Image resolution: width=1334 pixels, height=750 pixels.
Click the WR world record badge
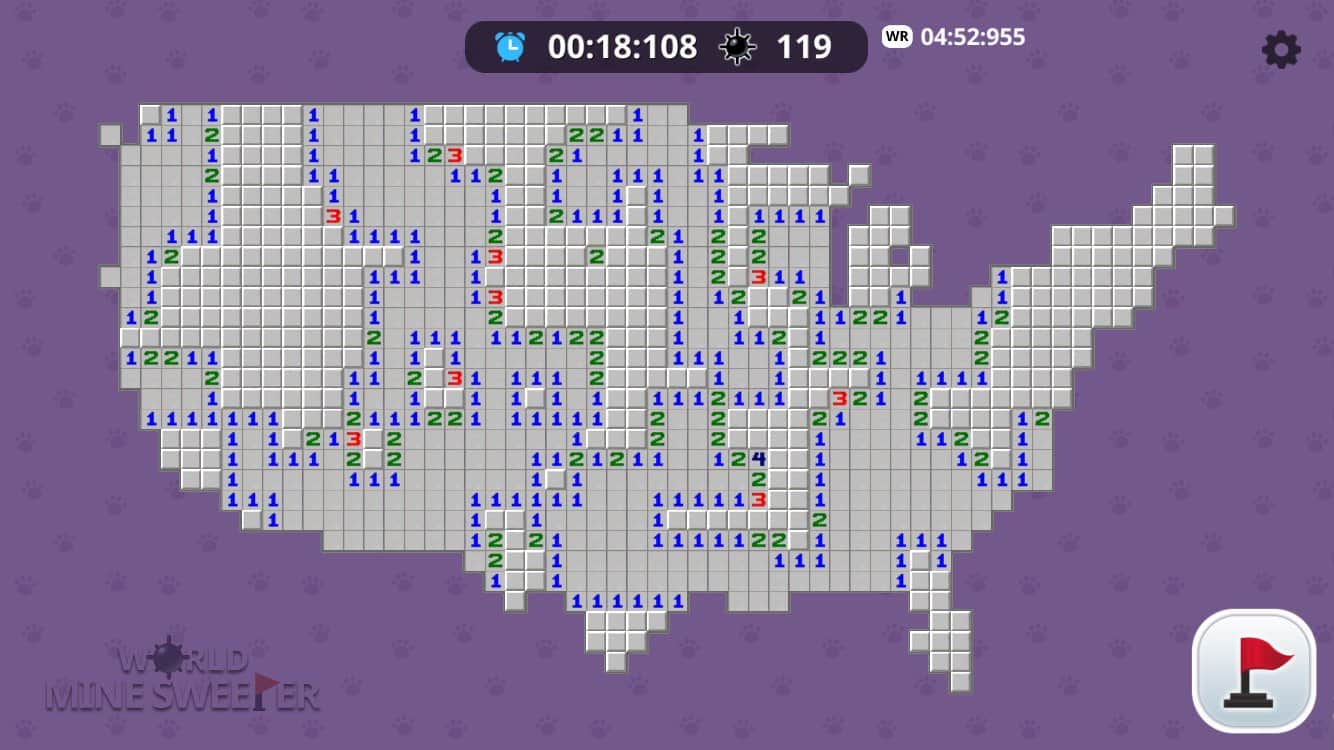click(x=896, y=37)
